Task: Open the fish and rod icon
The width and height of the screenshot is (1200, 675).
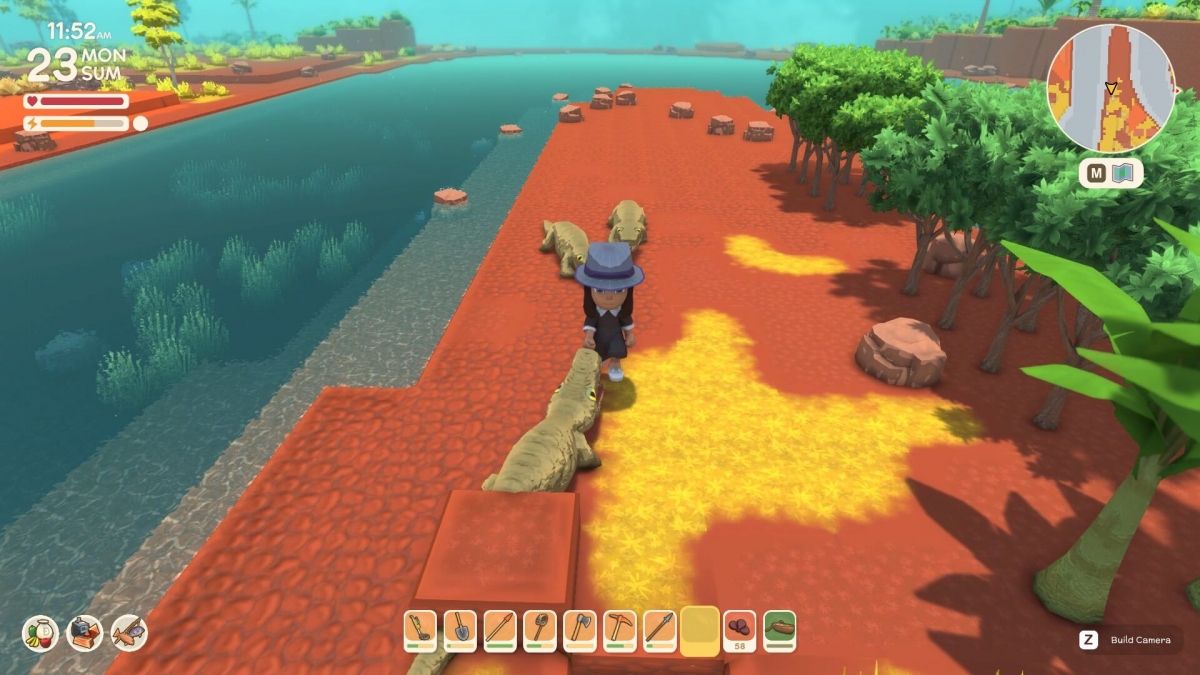Action: point(129,632)
